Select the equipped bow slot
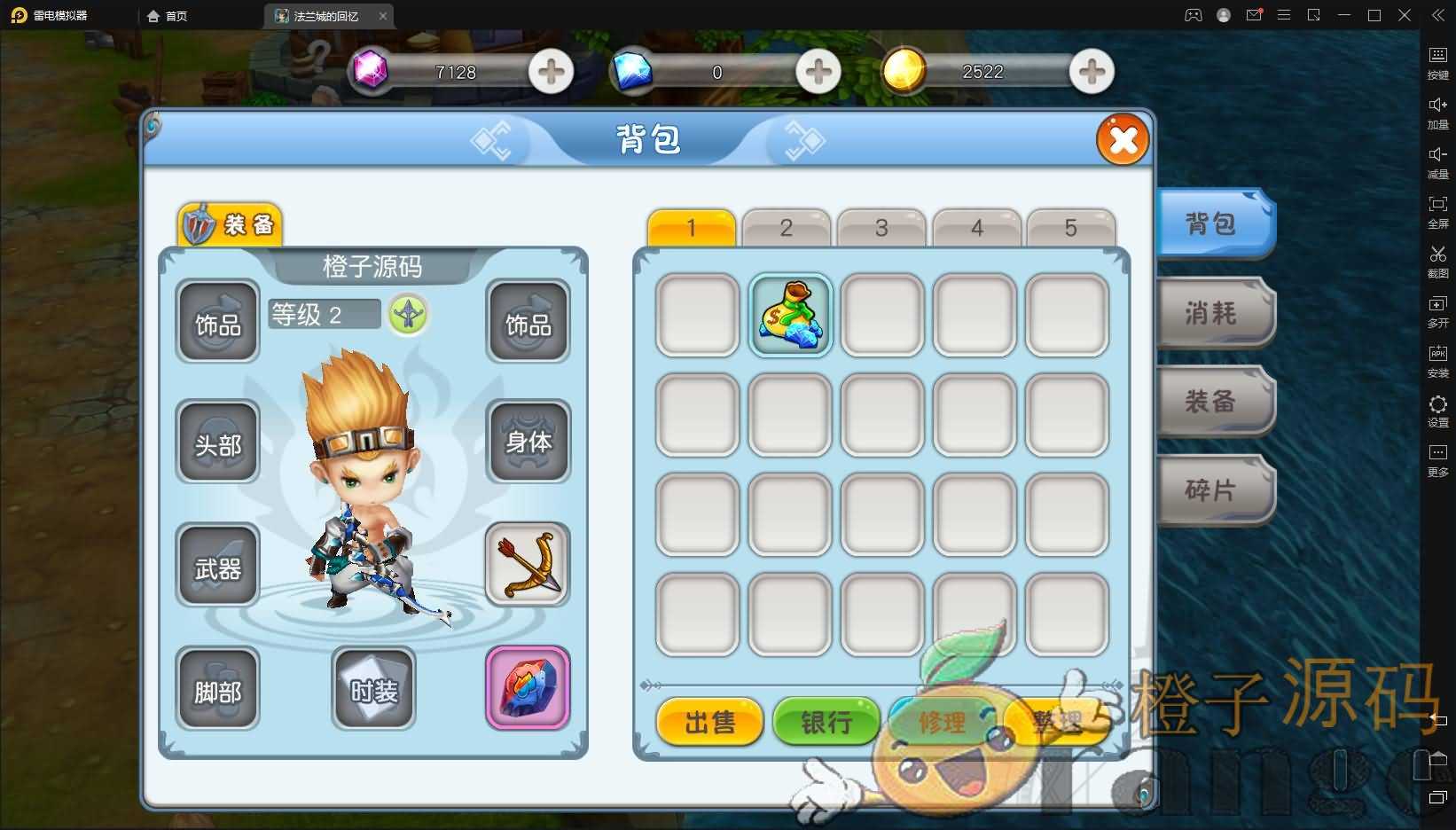1456x830 pixels. (x=528, y=564)
